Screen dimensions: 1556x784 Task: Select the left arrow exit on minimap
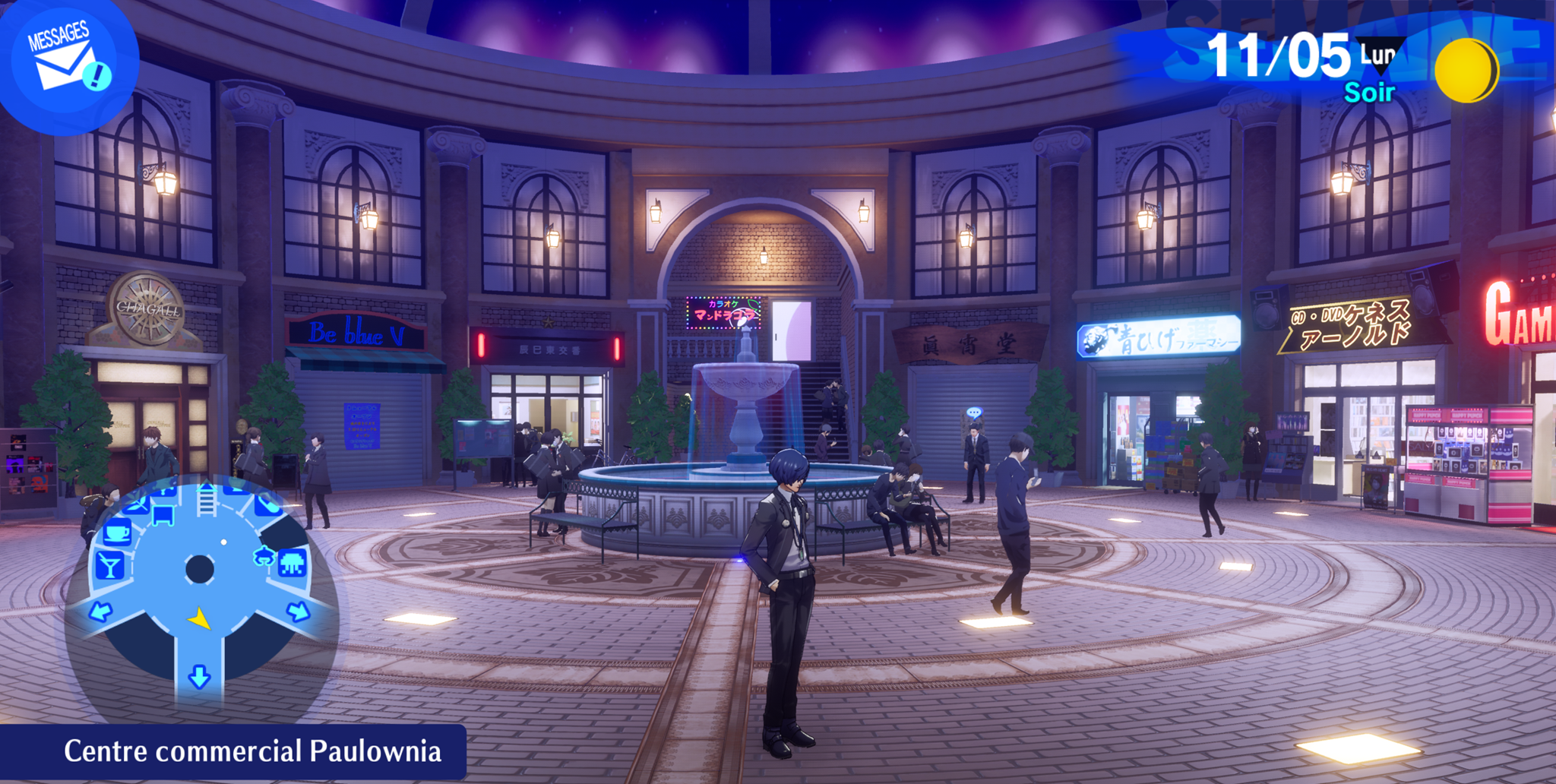tap(100, 611)
